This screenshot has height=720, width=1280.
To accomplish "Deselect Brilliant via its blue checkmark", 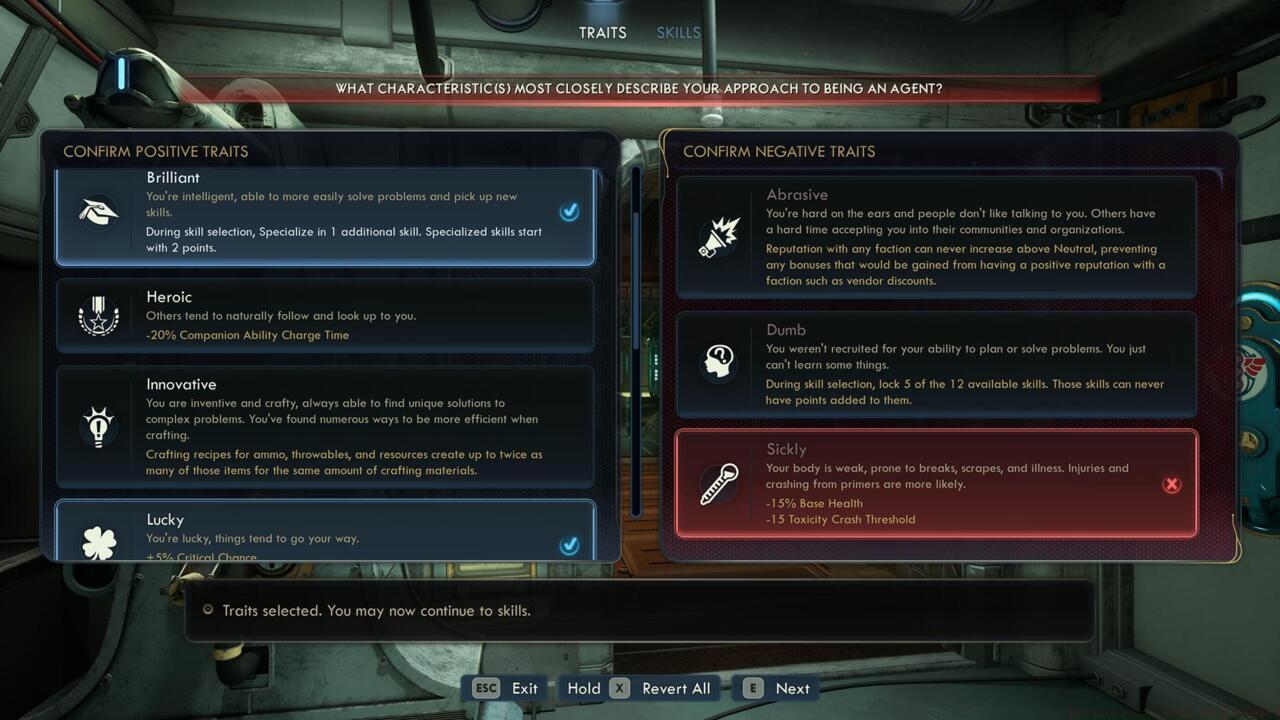I will pyautogui.click(x=570, y=212).
